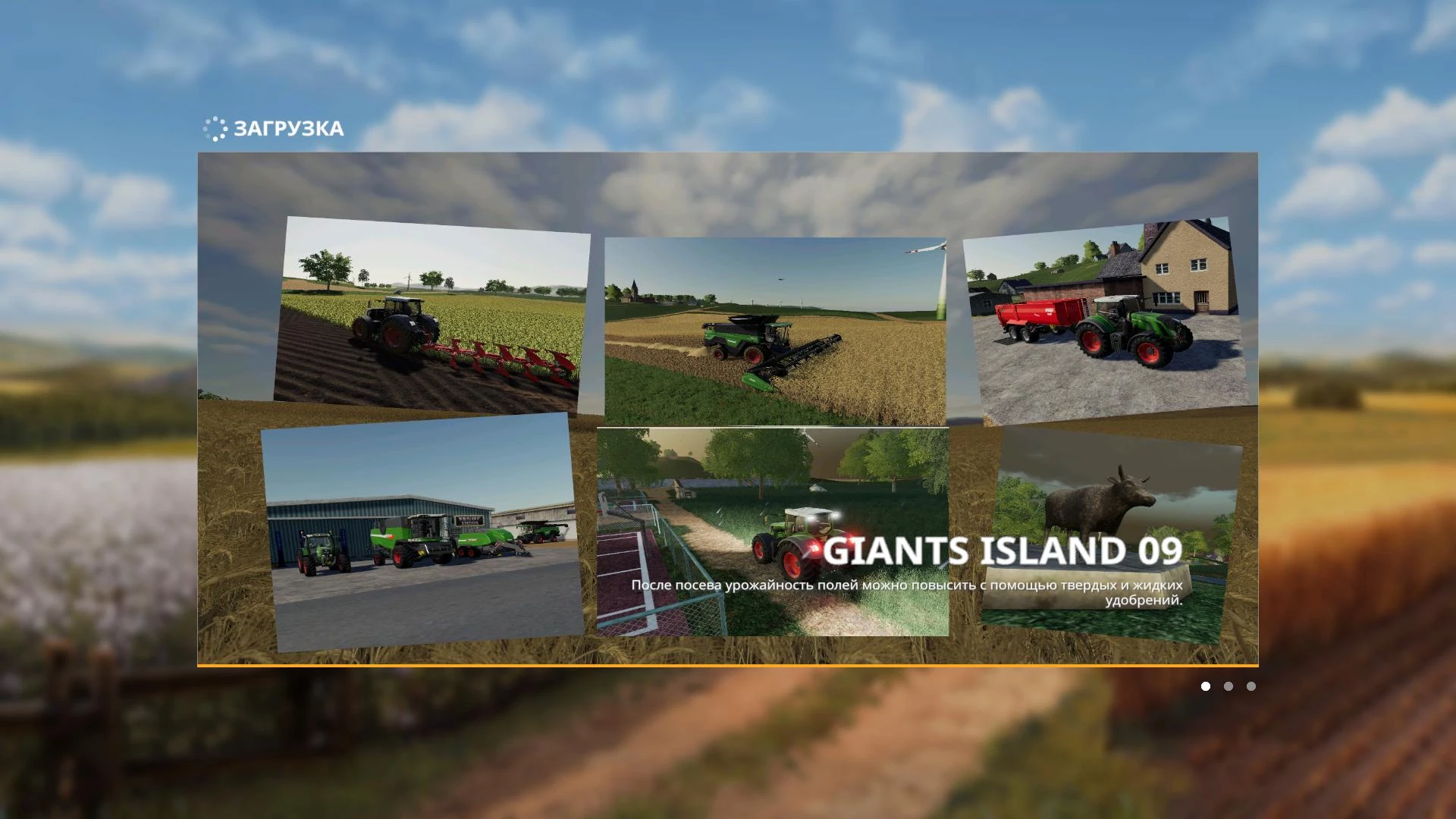Advance the slideshow using the highlighted dot
Screen dimensions: 1456x819
[1206, 686]
